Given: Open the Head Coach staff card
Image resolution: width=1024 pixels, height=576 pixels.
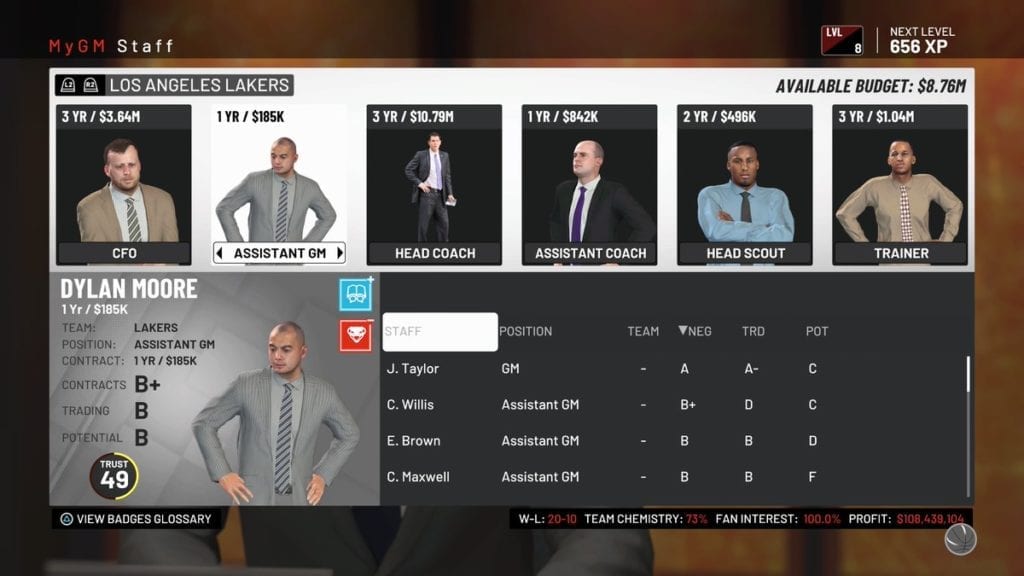Looking at the screenshot, I should tap(434, 185).
